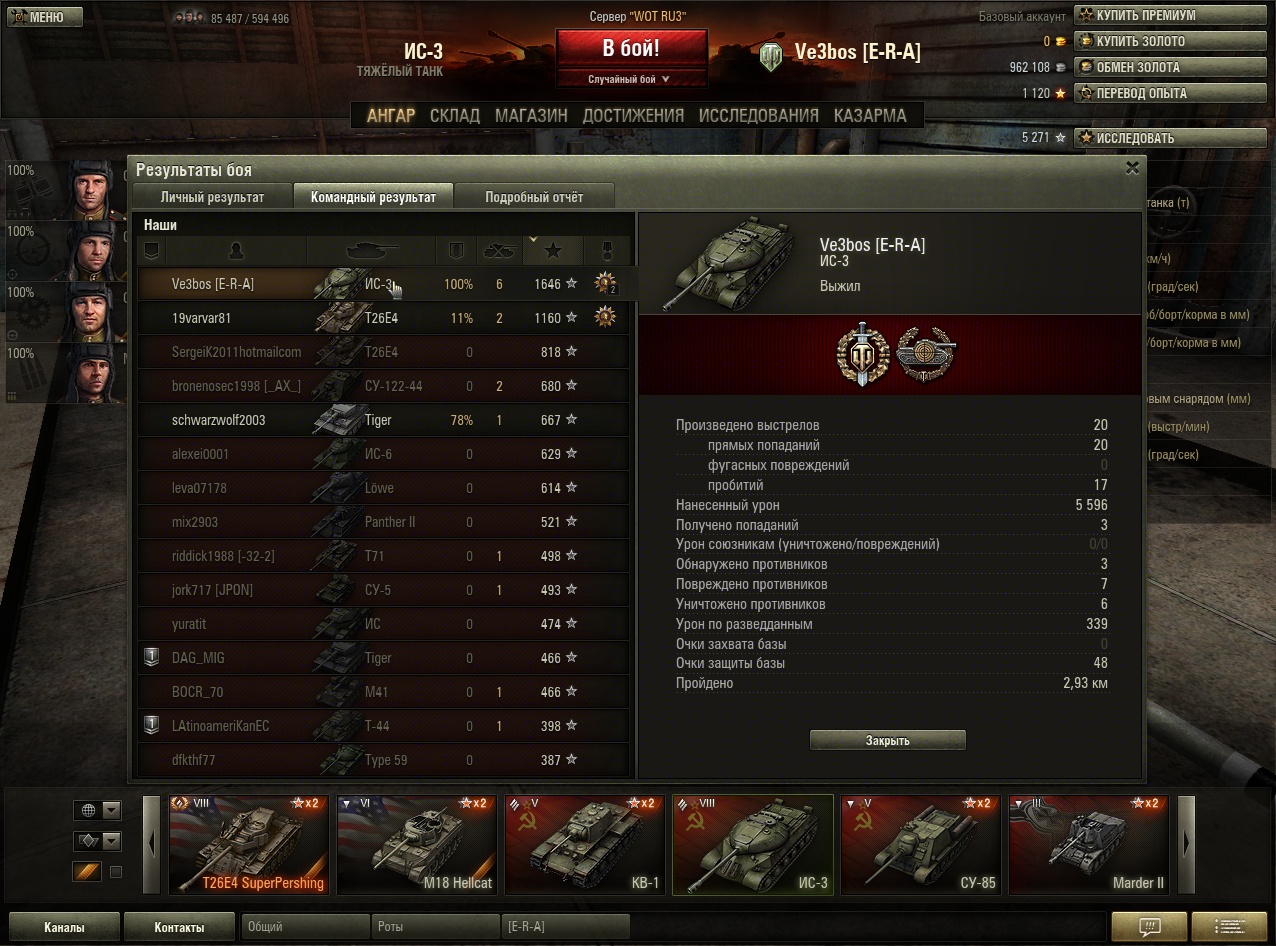Open the МАГАЗИН shop
The image size is (1276, 946).
tap(531, 116)
